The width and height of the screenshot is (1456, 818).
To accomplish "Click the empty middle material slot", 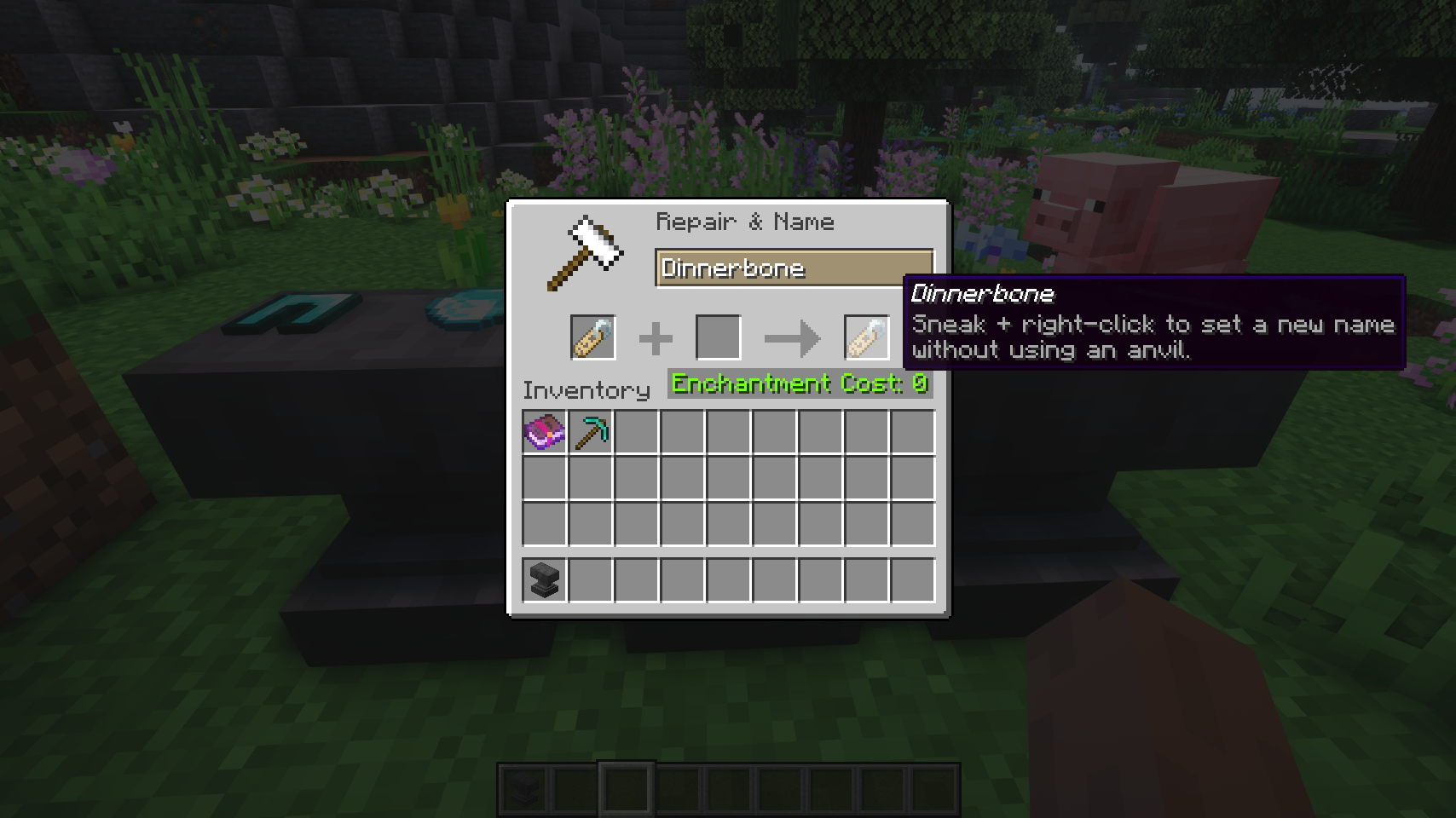I will (719, 337).
